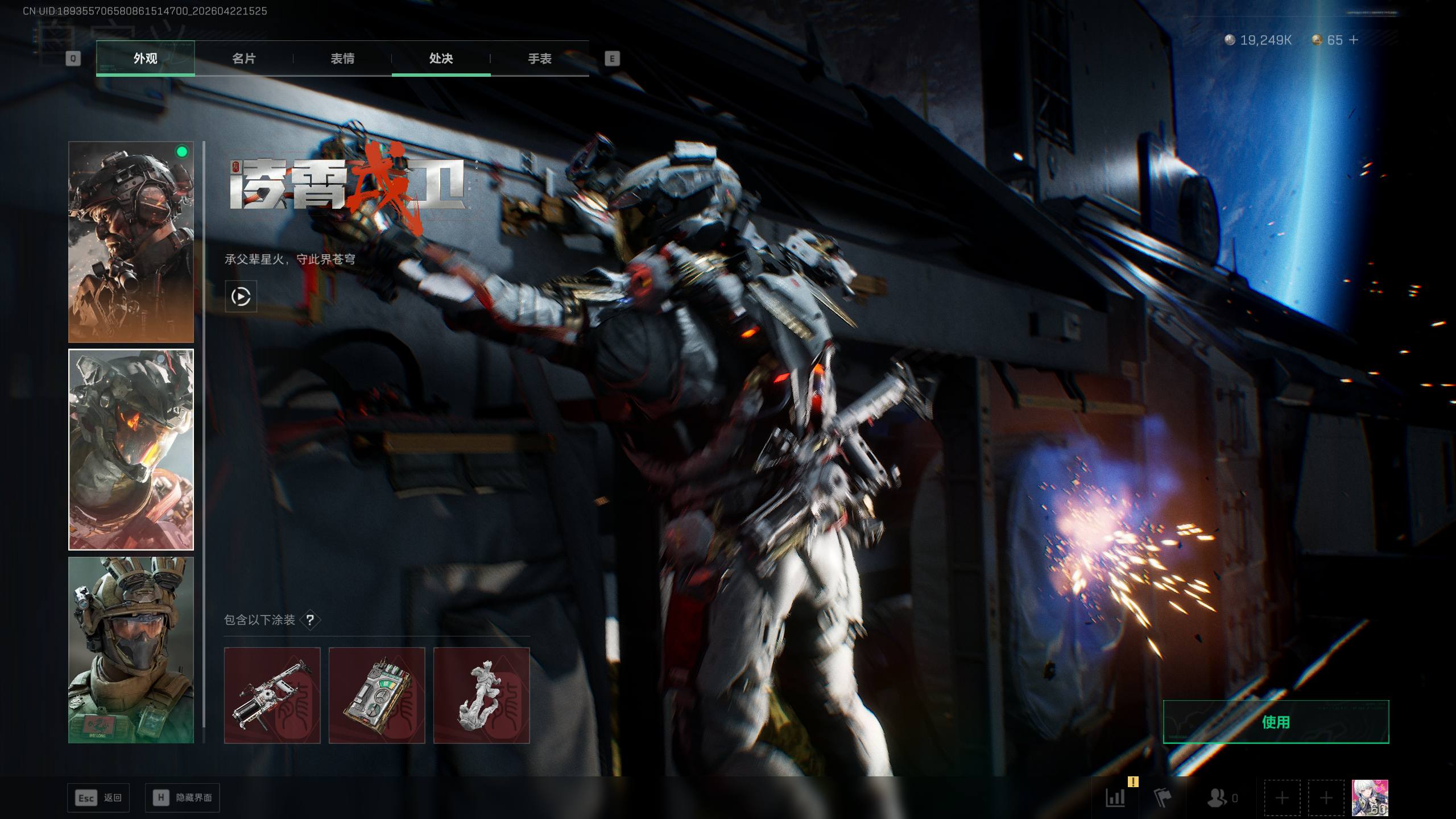View the included weapon skin

pyautogui.click(x=272, y=695)
